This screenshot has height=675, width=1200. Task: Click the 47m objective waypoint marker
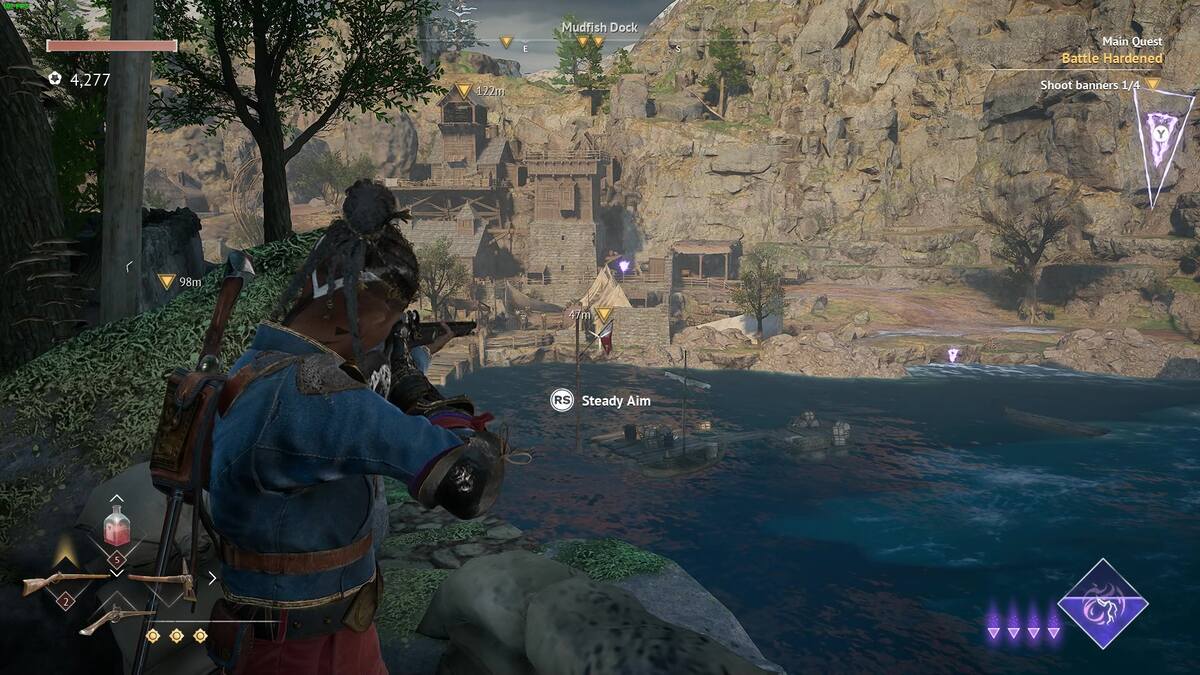tap(603, 314)
